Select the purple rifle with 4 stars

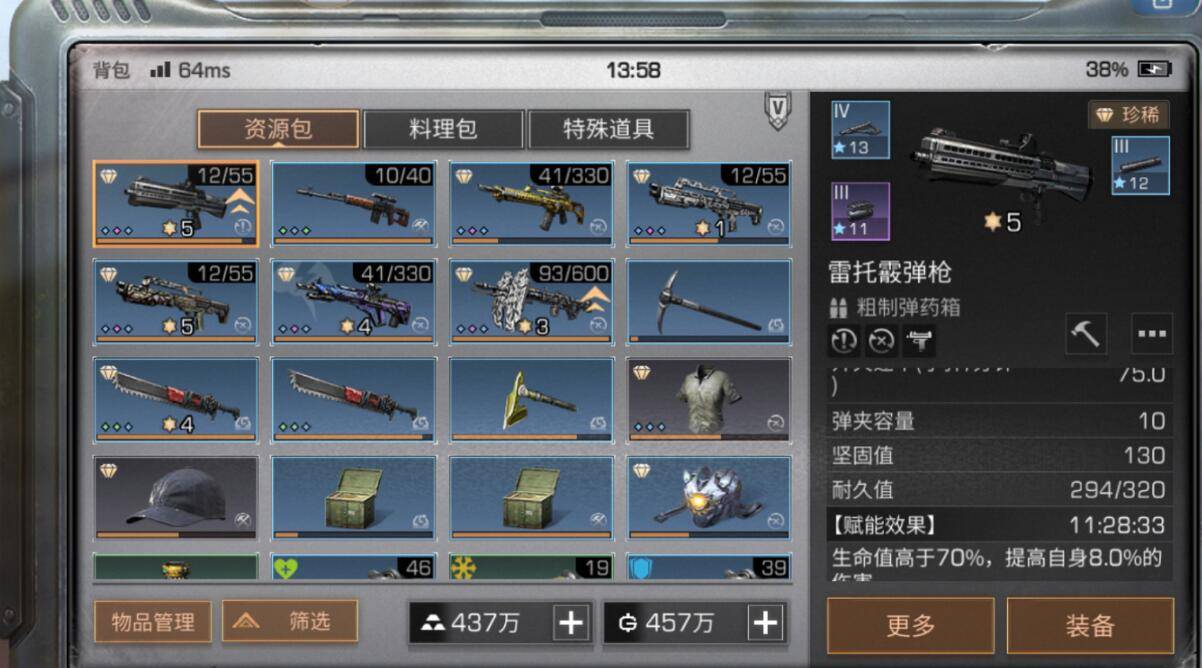click(354, 302)
